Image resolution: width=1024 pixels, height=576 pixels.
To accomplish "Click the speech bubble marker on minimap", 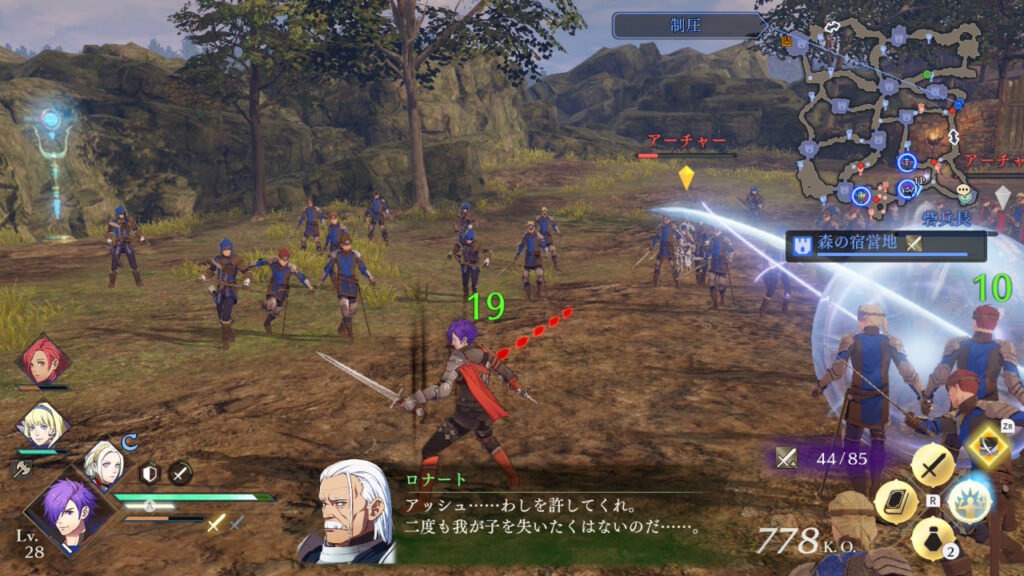I will (x=963, y=189).
